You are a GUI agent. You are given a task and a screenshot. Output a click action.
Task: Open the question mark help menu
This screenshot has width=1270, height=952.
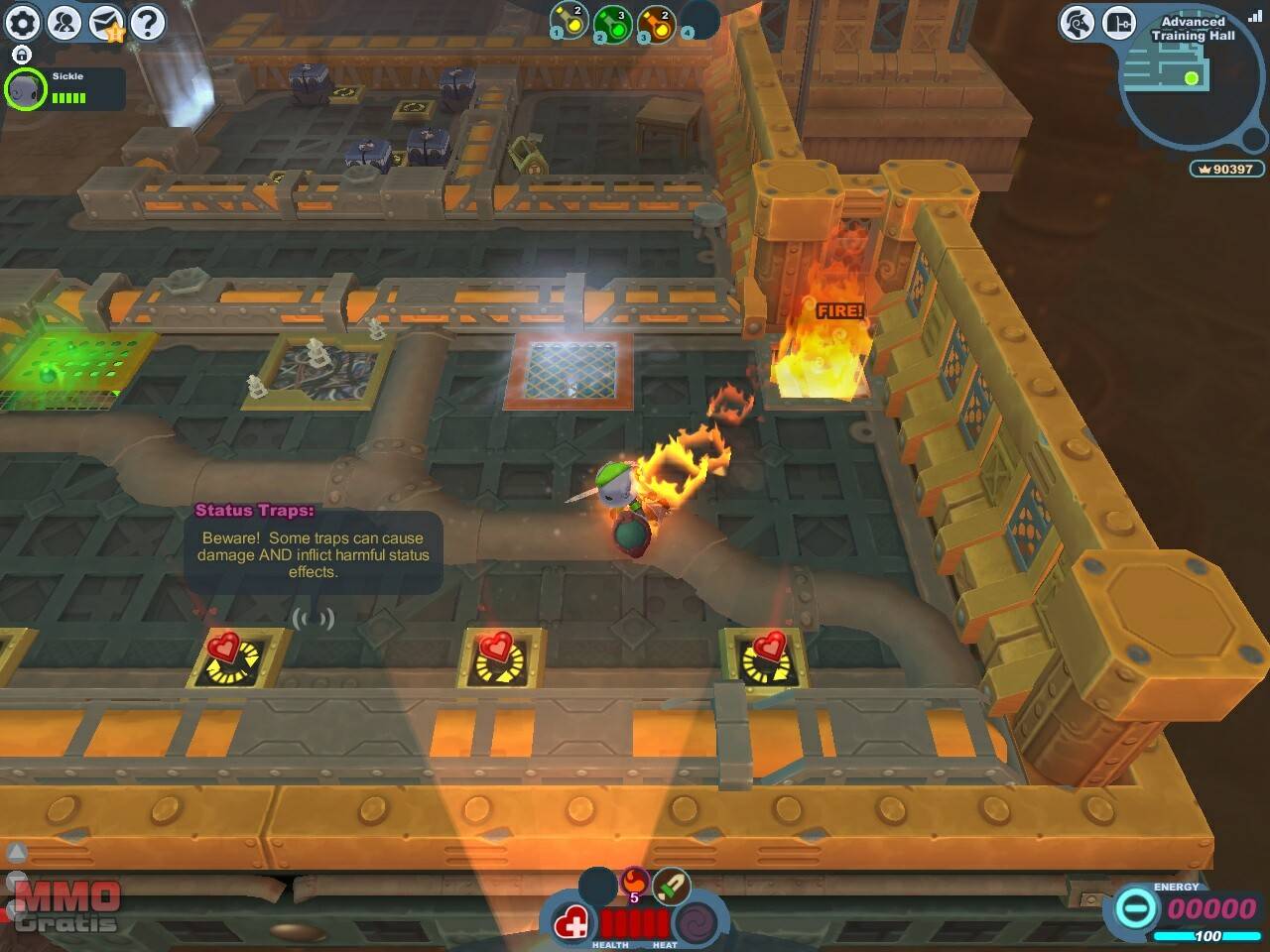[x=148, y=22]
